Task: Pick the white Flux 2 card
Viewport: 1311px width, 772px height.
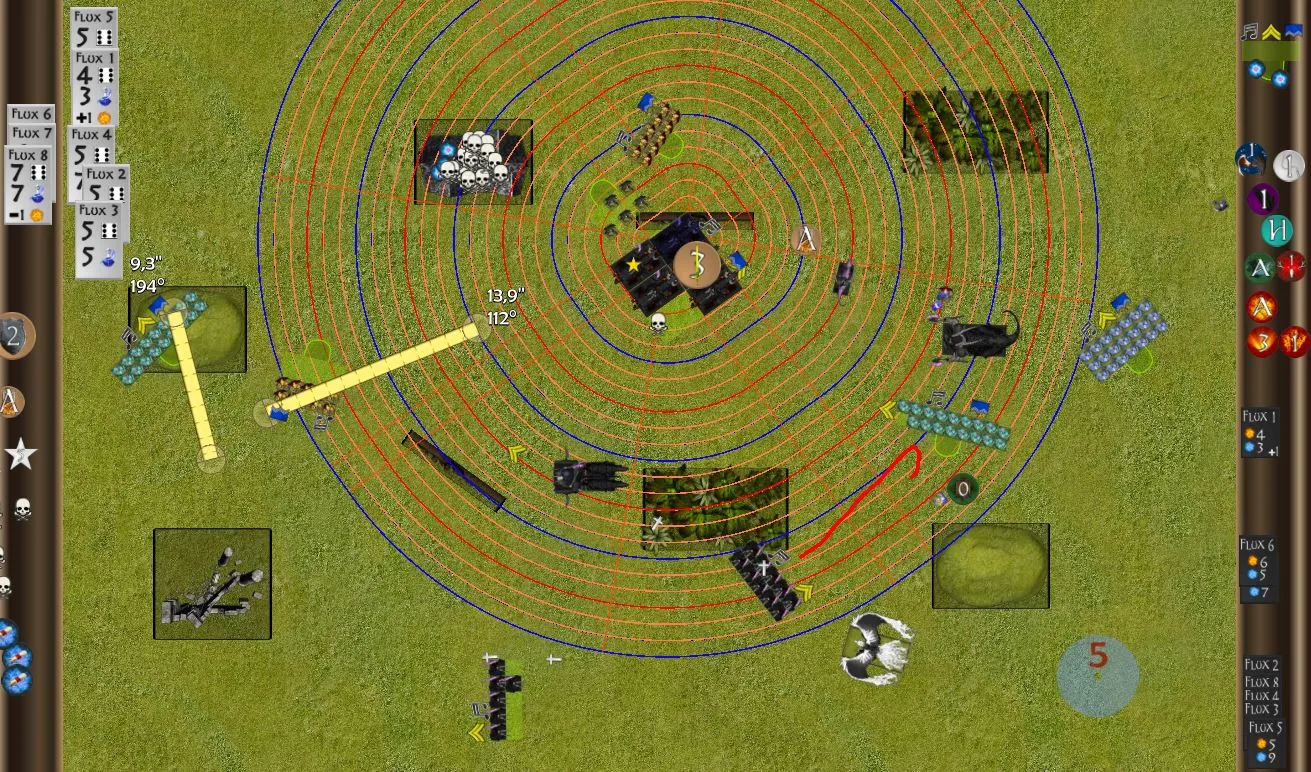Action: 107,186
